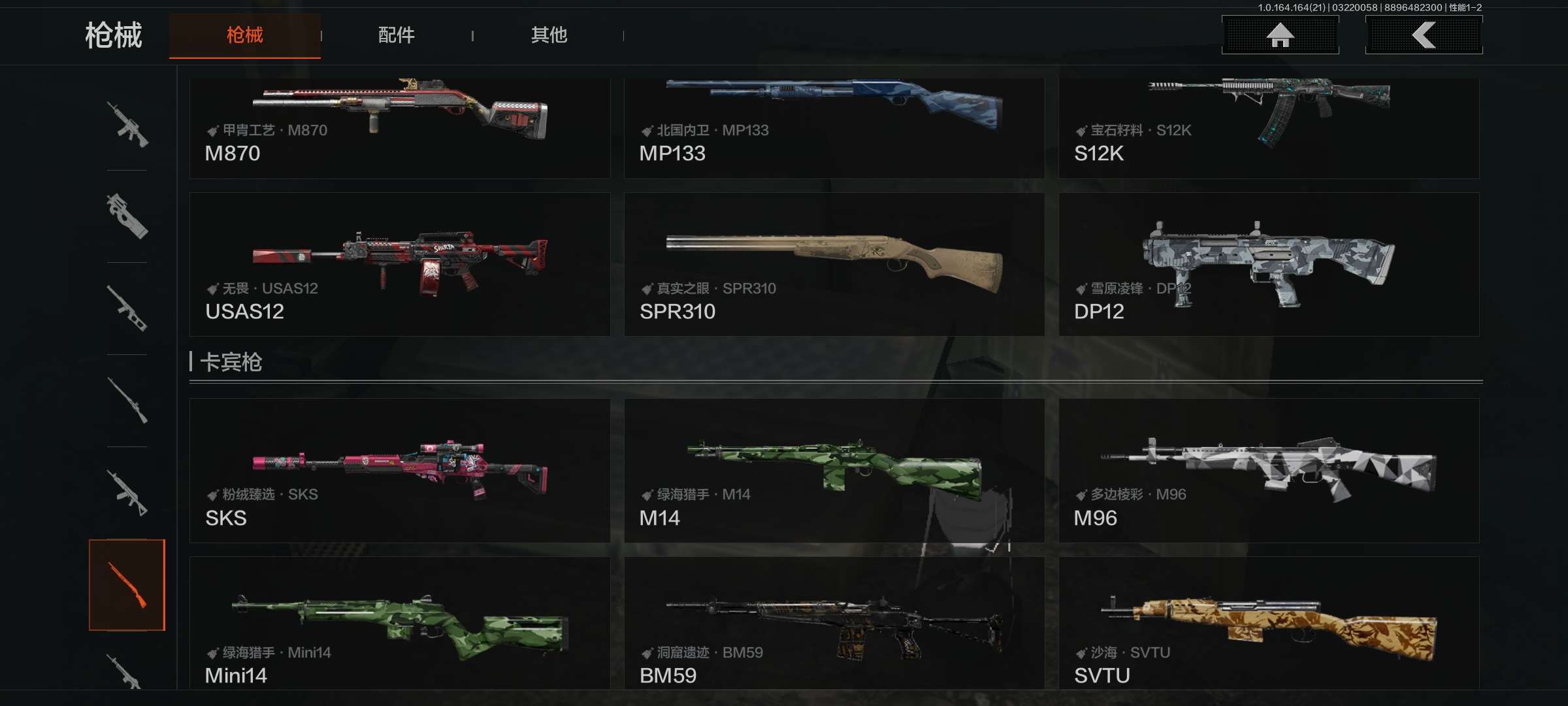Choose the DP12 weapon card
This screenshot has width=1568, height=706.
click(1269, 265)
